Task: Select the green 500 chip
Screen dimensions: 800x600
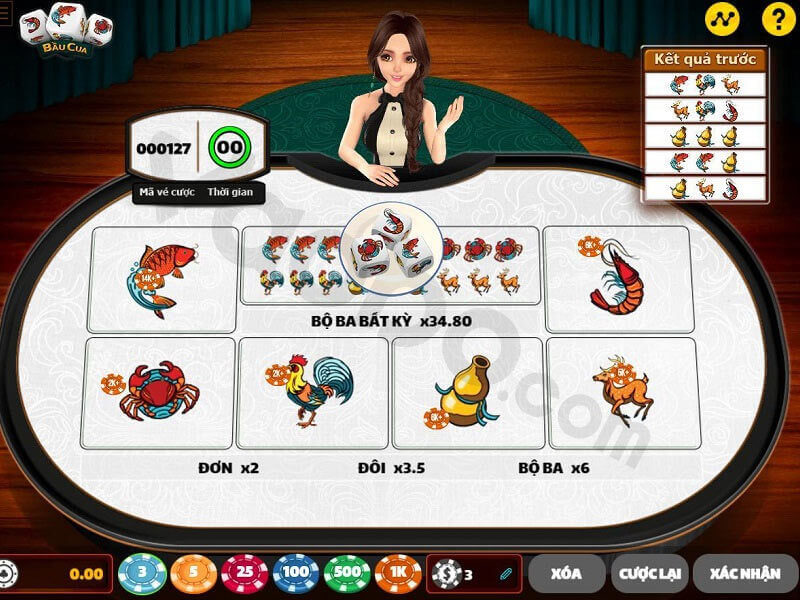Action: (x=347, y=574)
